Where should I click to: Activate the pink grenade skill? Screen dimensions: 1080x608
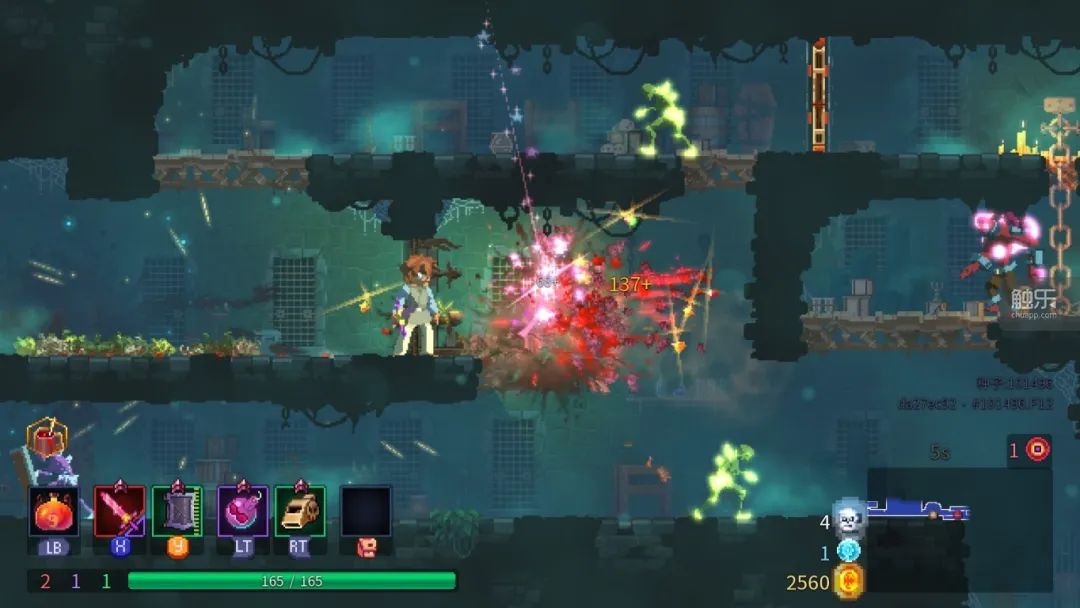pyautogui.click(x=242, y=512)
